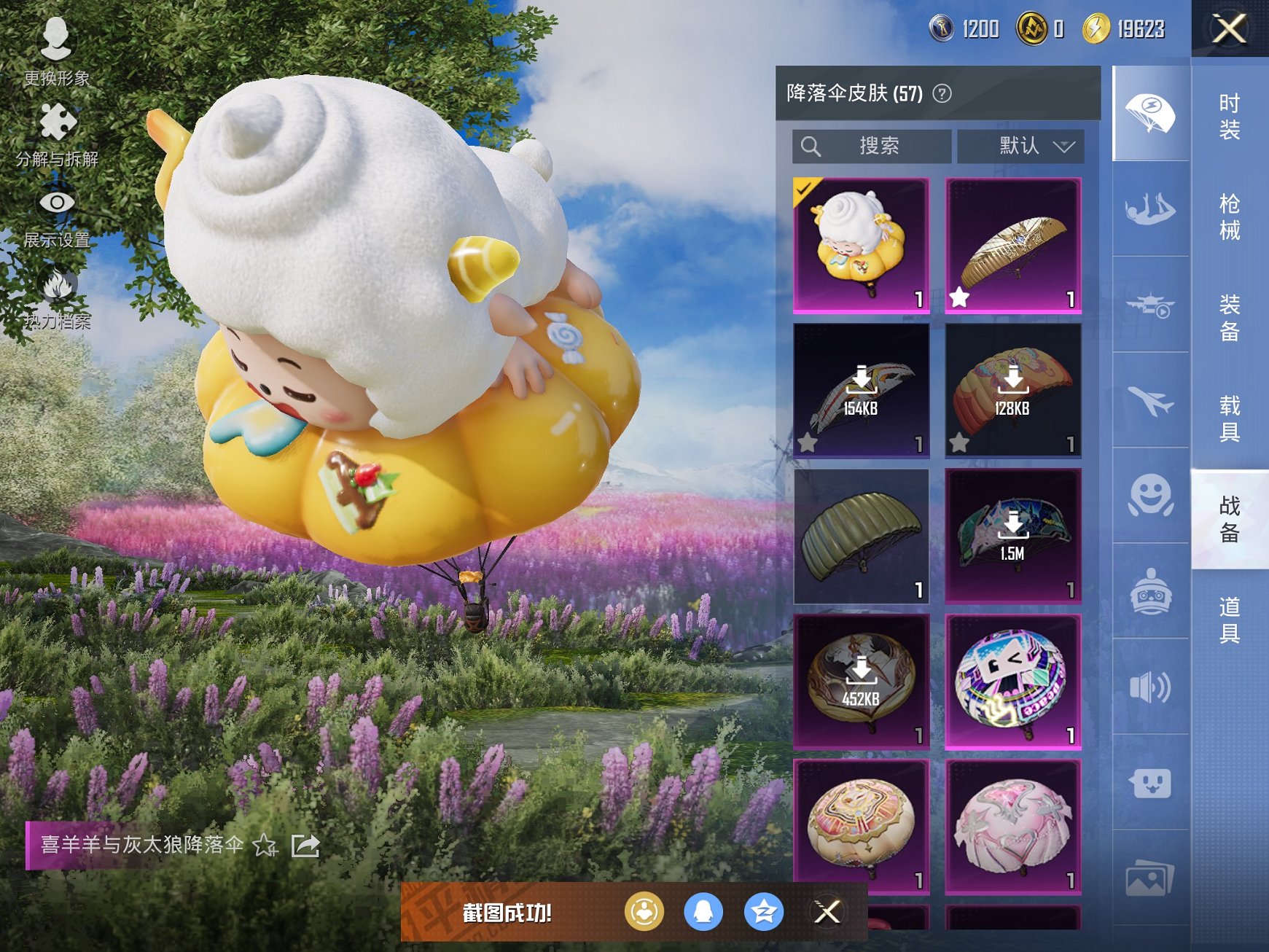Click the 搜索 search field

tap(875, 146)
